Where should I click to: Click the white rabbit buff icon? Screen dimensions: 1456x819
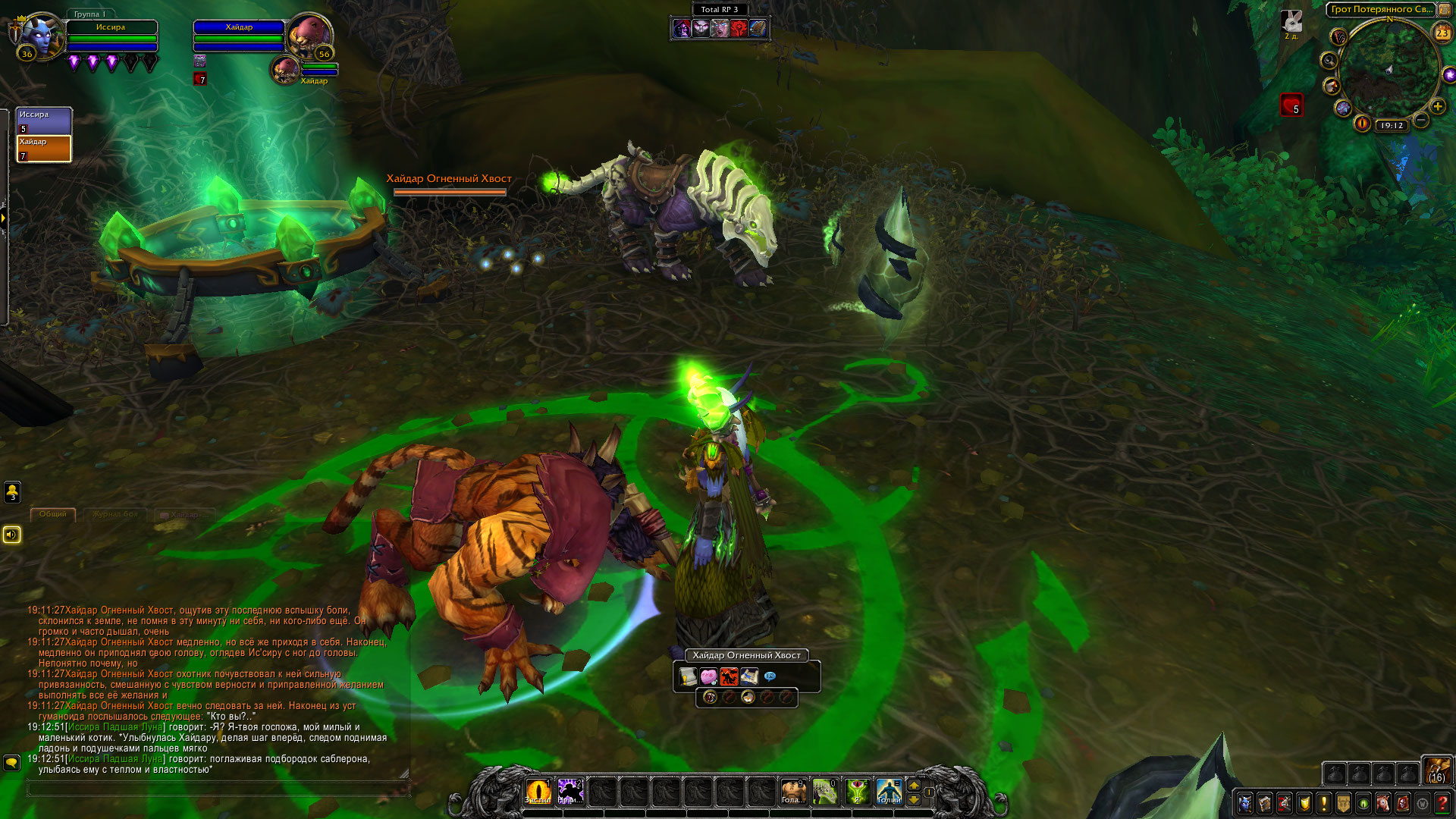1291,21
